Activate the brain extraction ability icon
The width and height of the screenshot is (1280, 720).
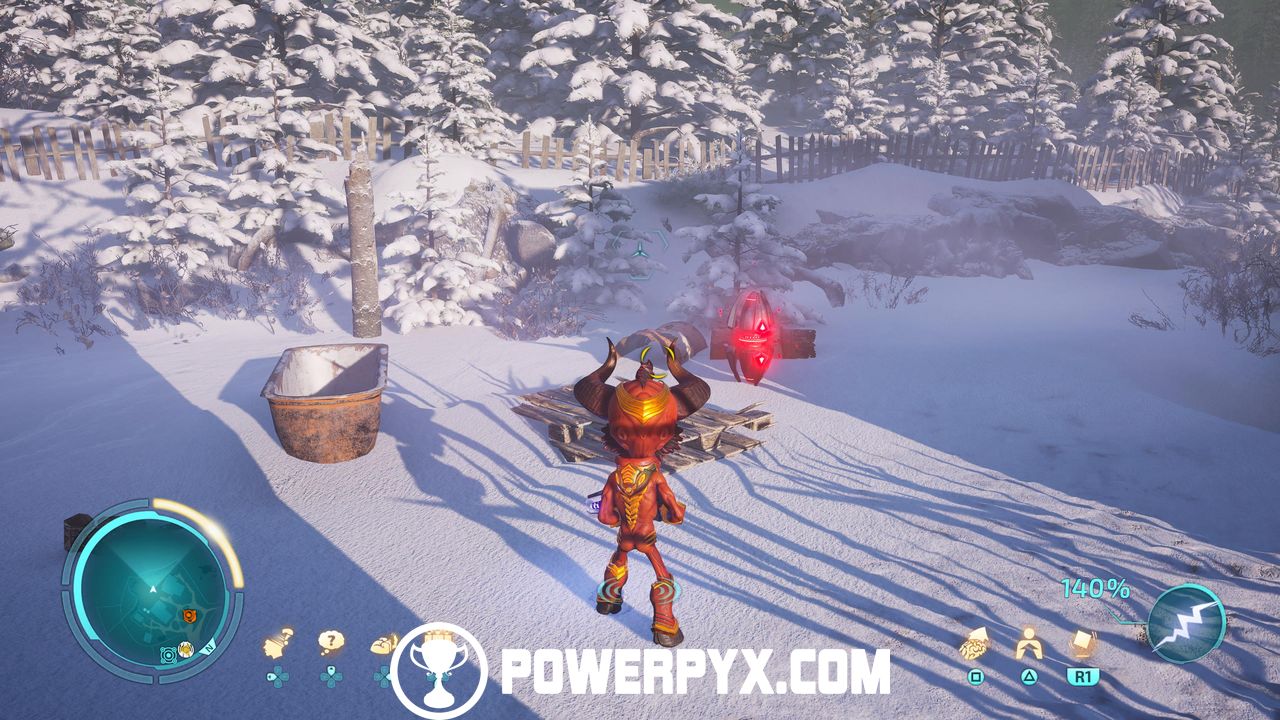[x=975, y=645]
